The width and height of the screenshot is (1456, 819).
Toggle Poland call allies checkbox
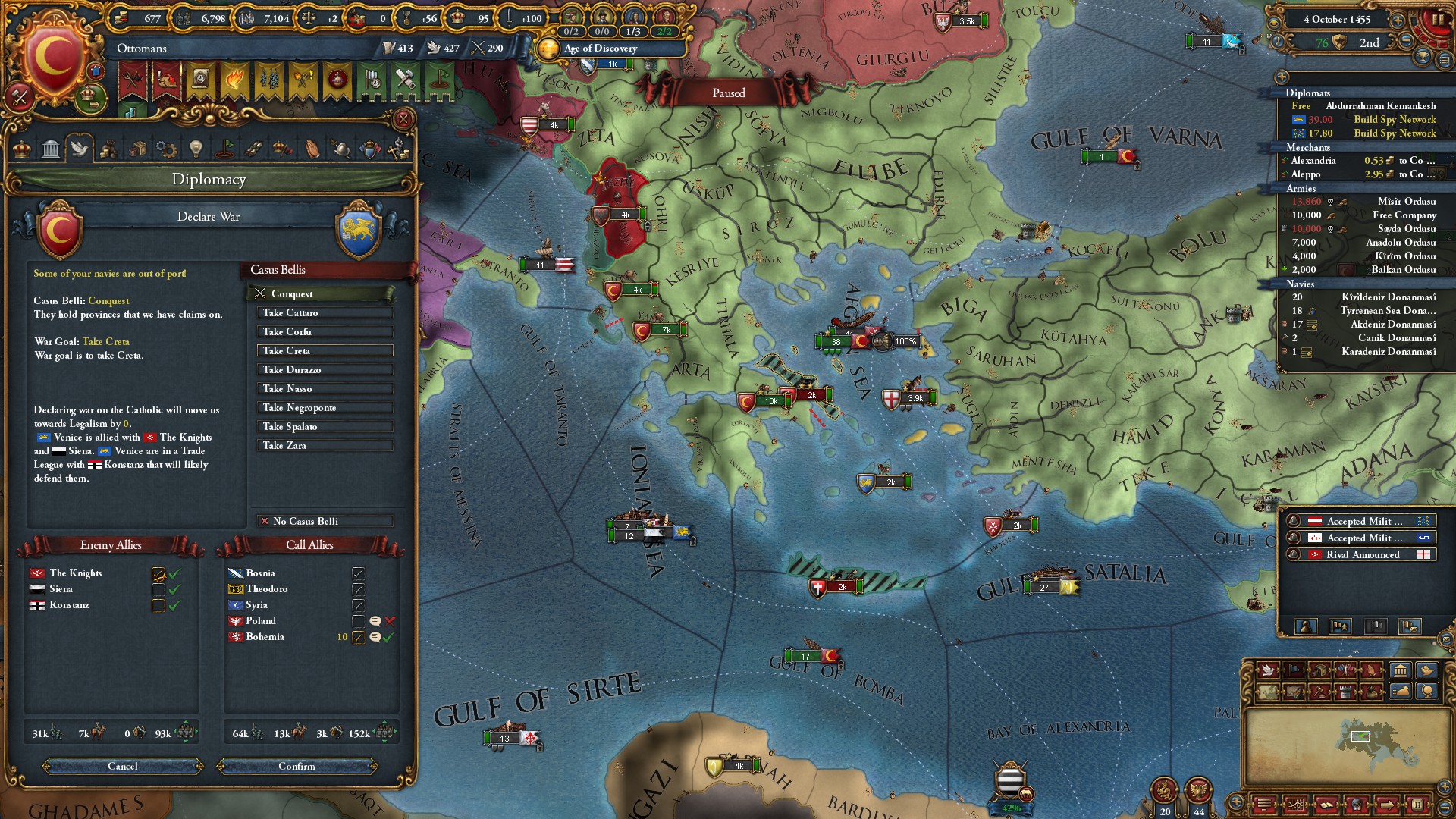(x=358, y=622)
